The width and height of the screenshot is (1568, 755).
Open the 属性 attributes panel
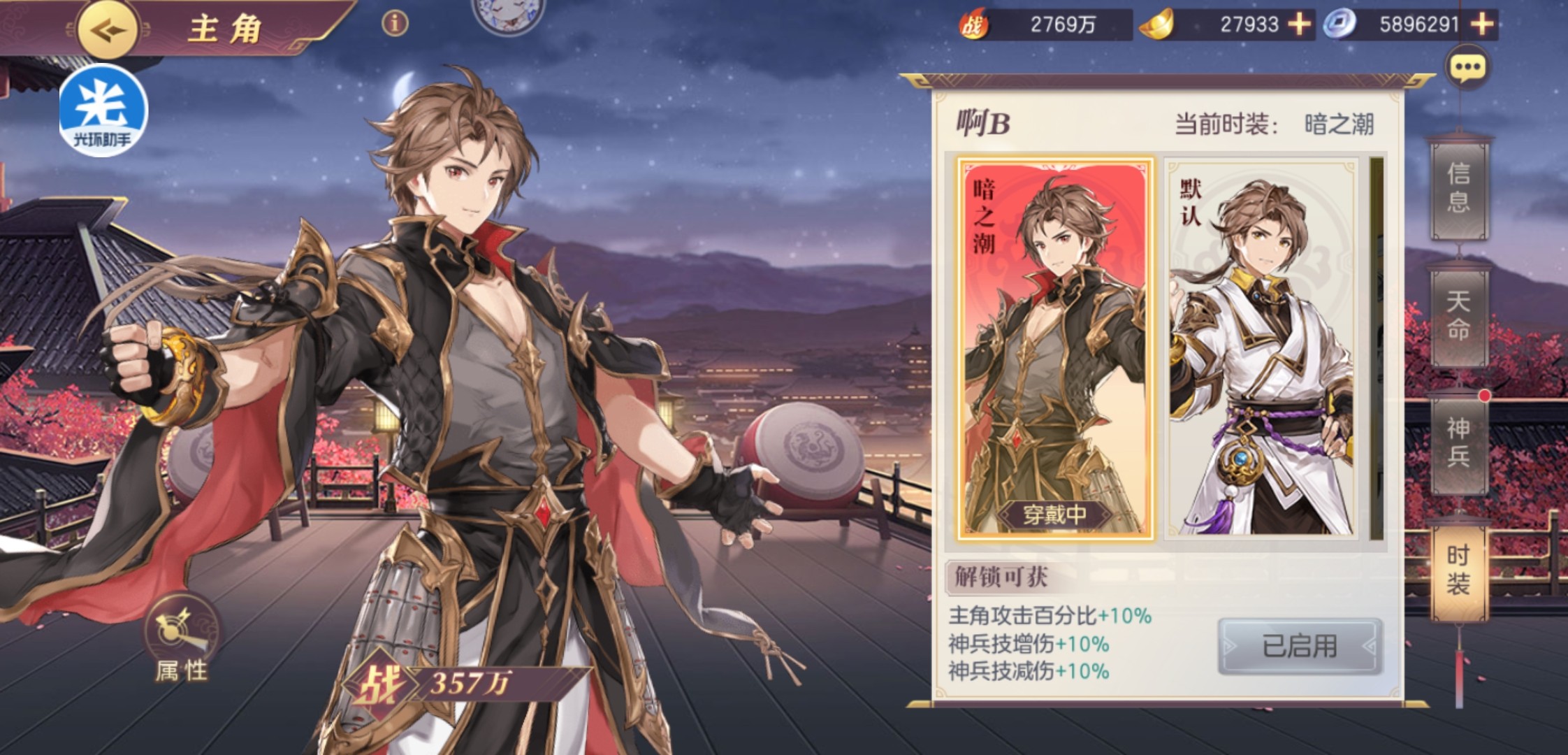click(x=181, y=640)
